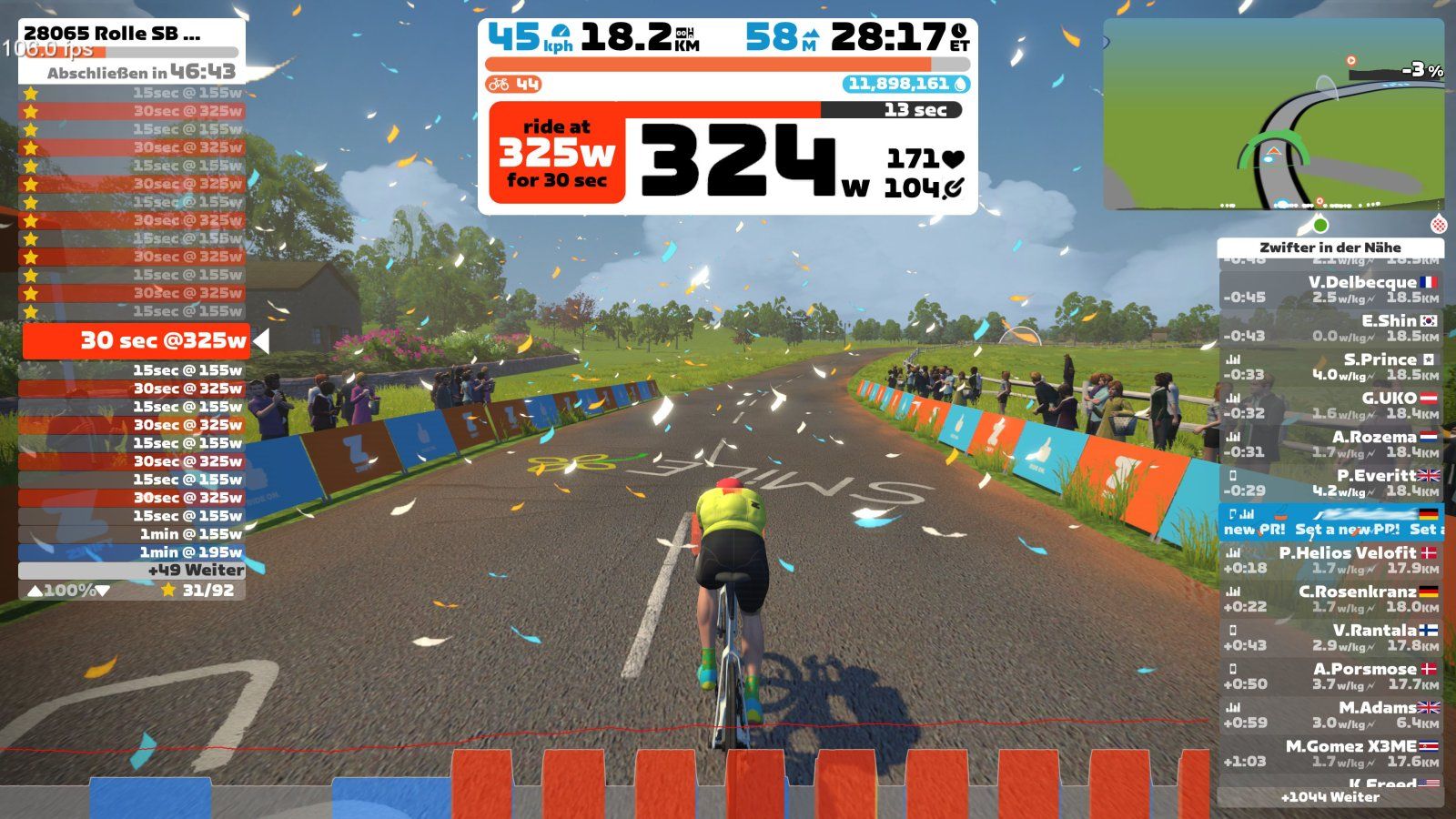Select the '1min @ 195w' workout step

pyautogui.click(x=132, y=552)
